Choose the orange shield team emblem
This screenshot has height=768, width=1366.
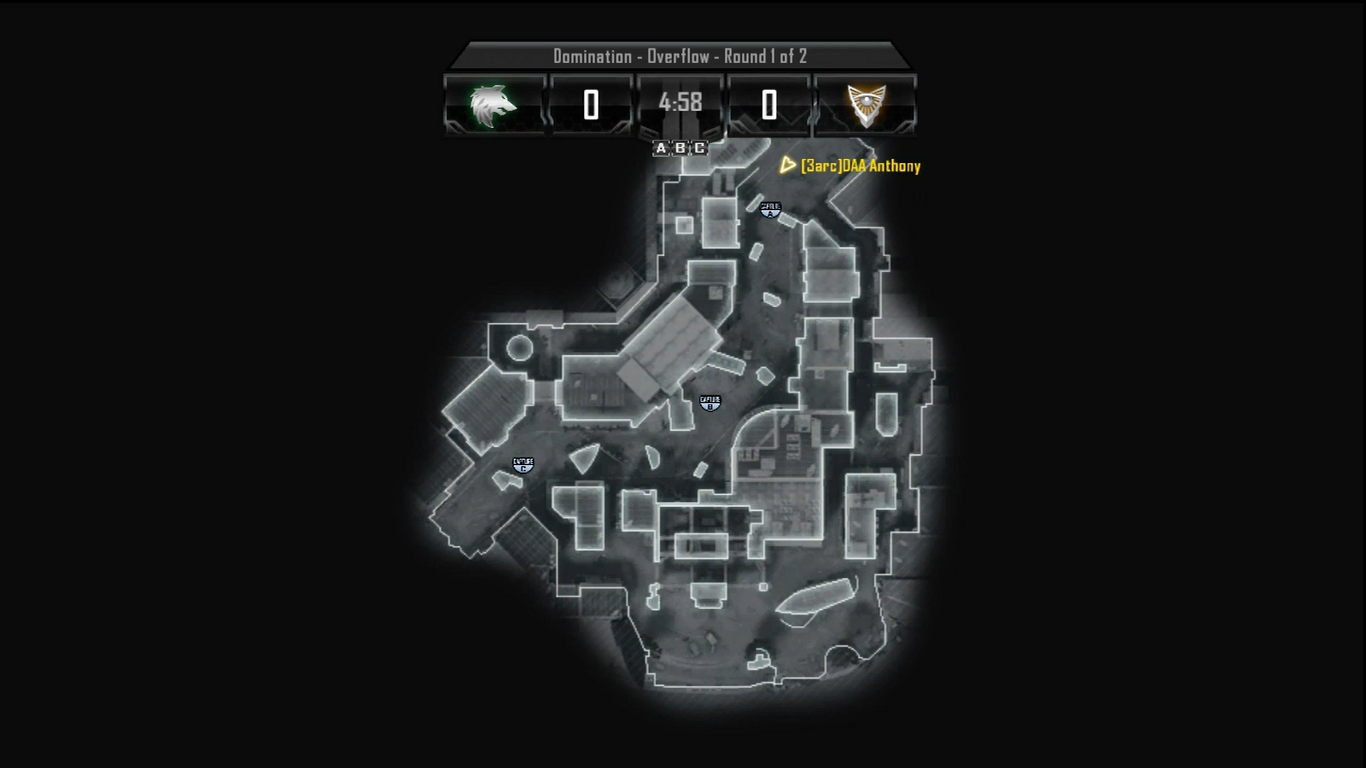[x=866, y=104]
